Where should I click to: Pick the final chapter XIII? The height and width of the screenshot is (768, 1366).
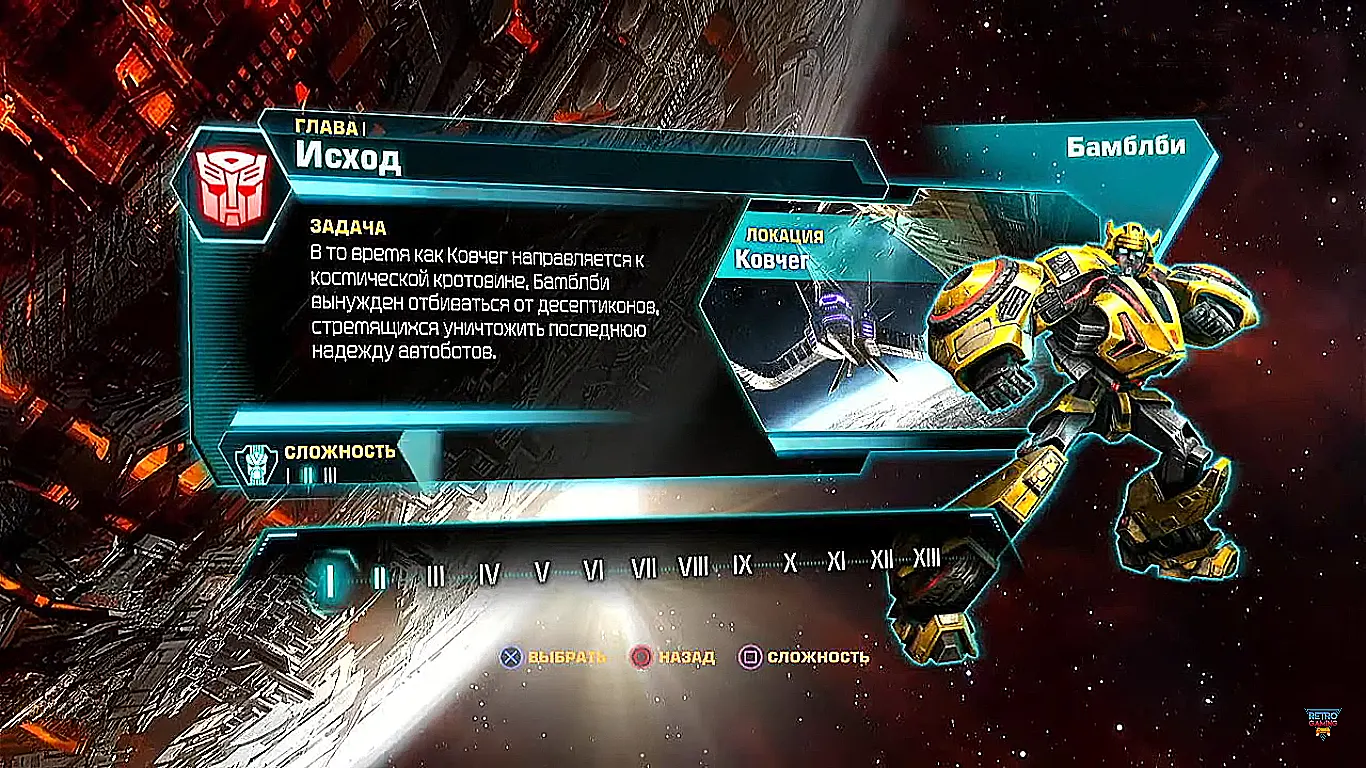[x=927, y=557]
